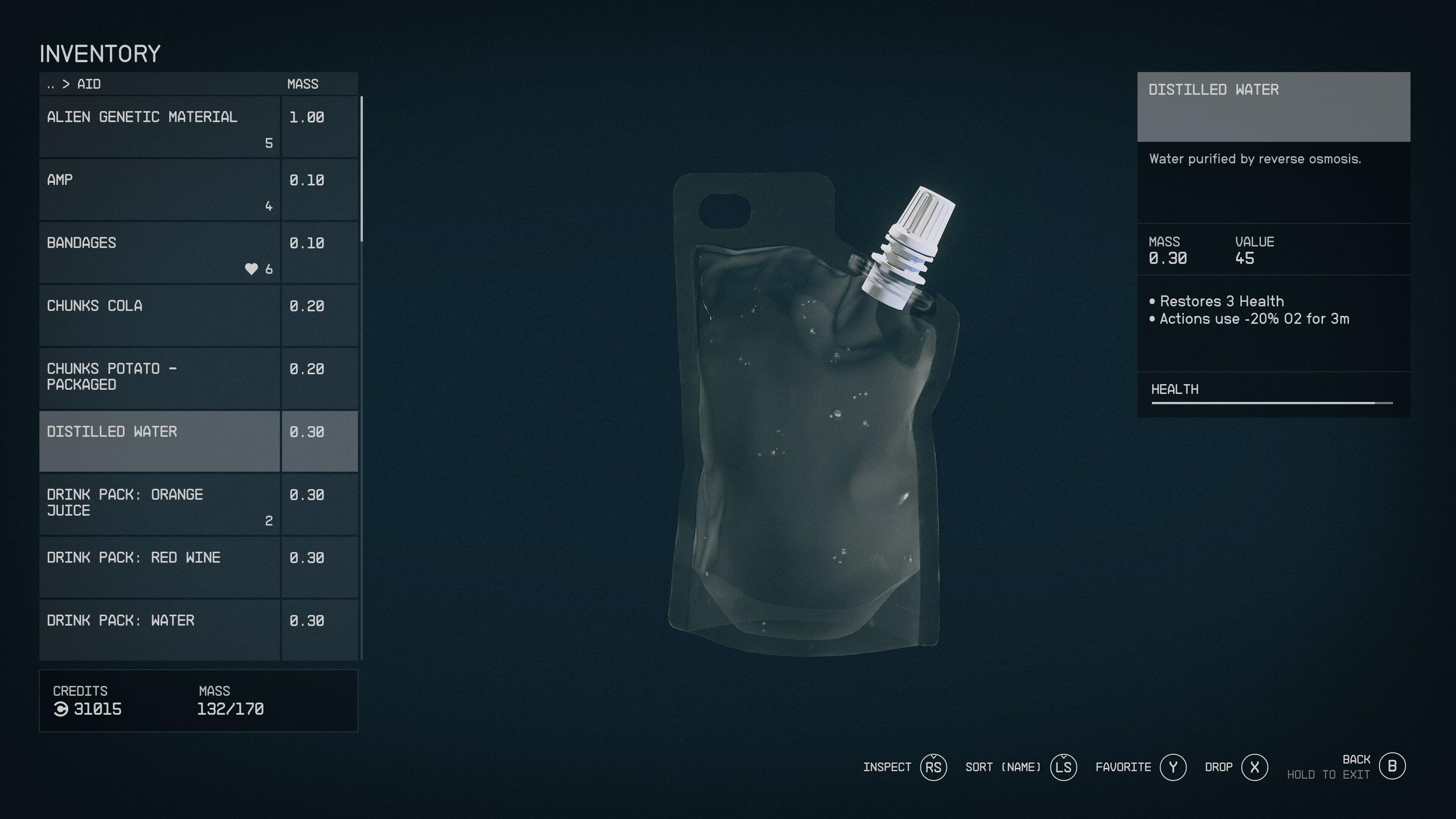Click the INSPECT action label
This screenshot has height=819, width=1456.
(x=888, y=767)
